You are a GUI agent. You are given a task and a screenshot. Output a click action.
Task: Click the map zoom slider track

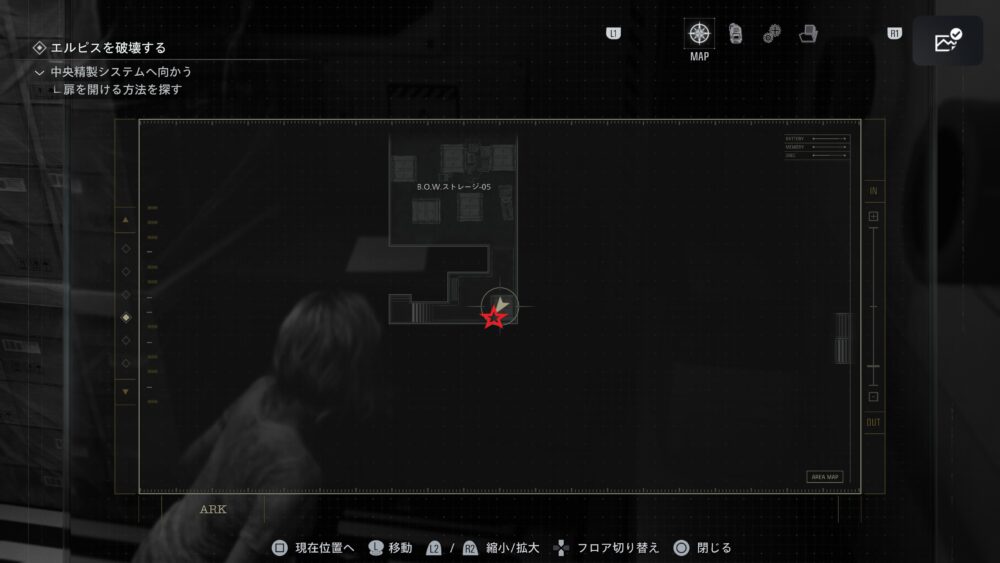pyautogui.click(x=873, y=300)
